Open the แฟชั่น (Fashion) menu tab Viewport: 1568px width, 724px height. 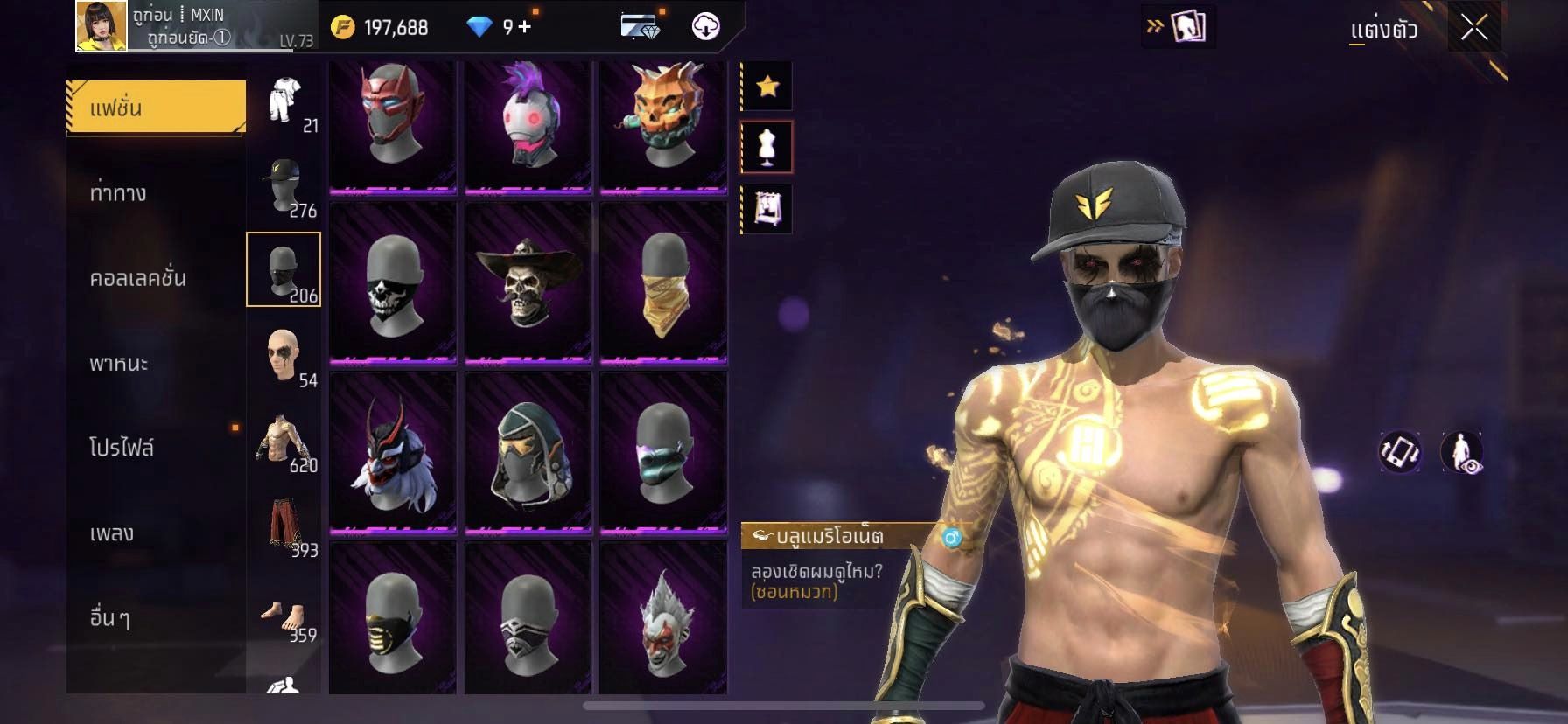pos(156,108)
